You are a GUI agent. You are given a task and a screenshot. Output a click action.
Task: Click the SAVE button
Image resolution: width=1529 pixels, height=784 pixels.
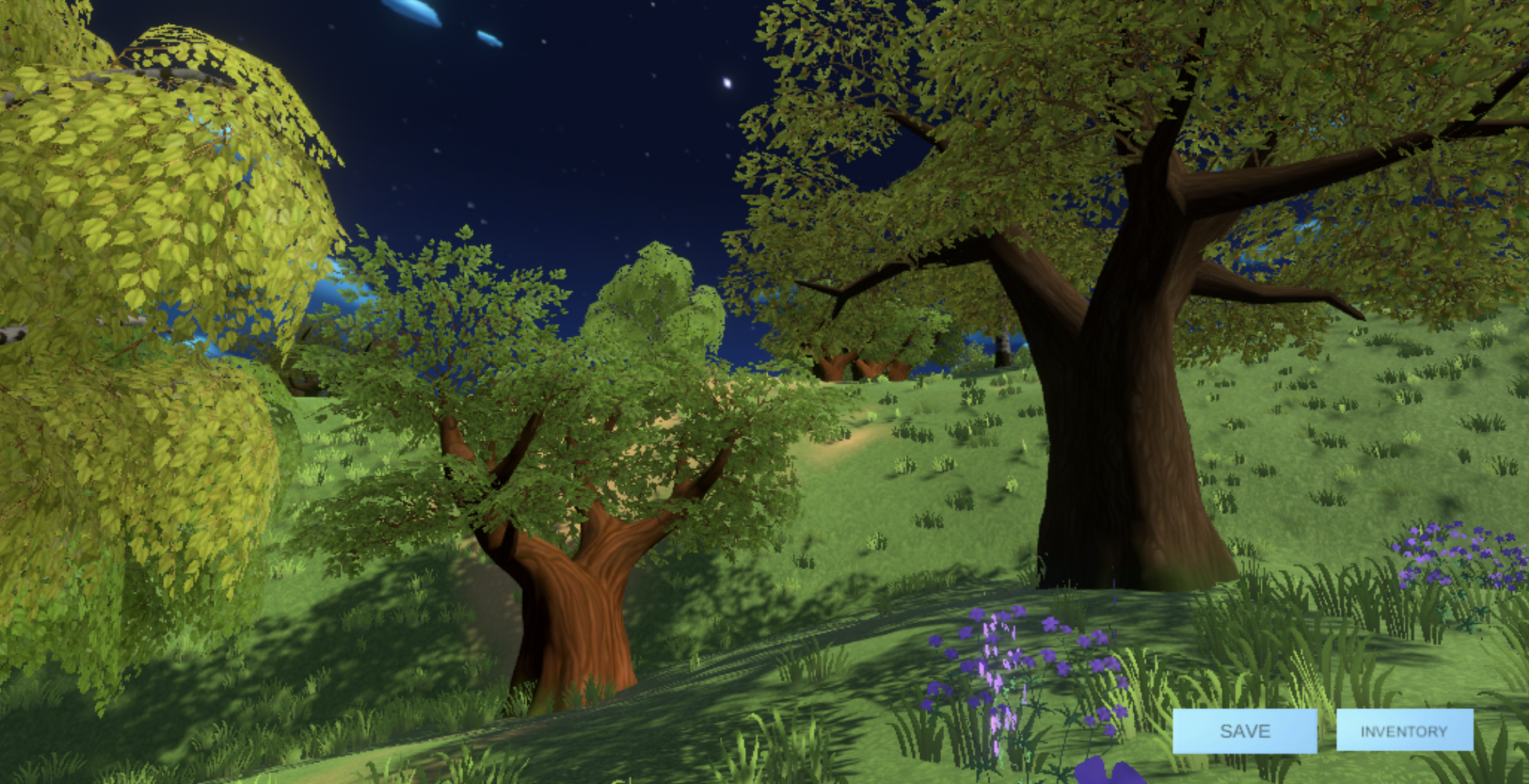point(1245,731)
